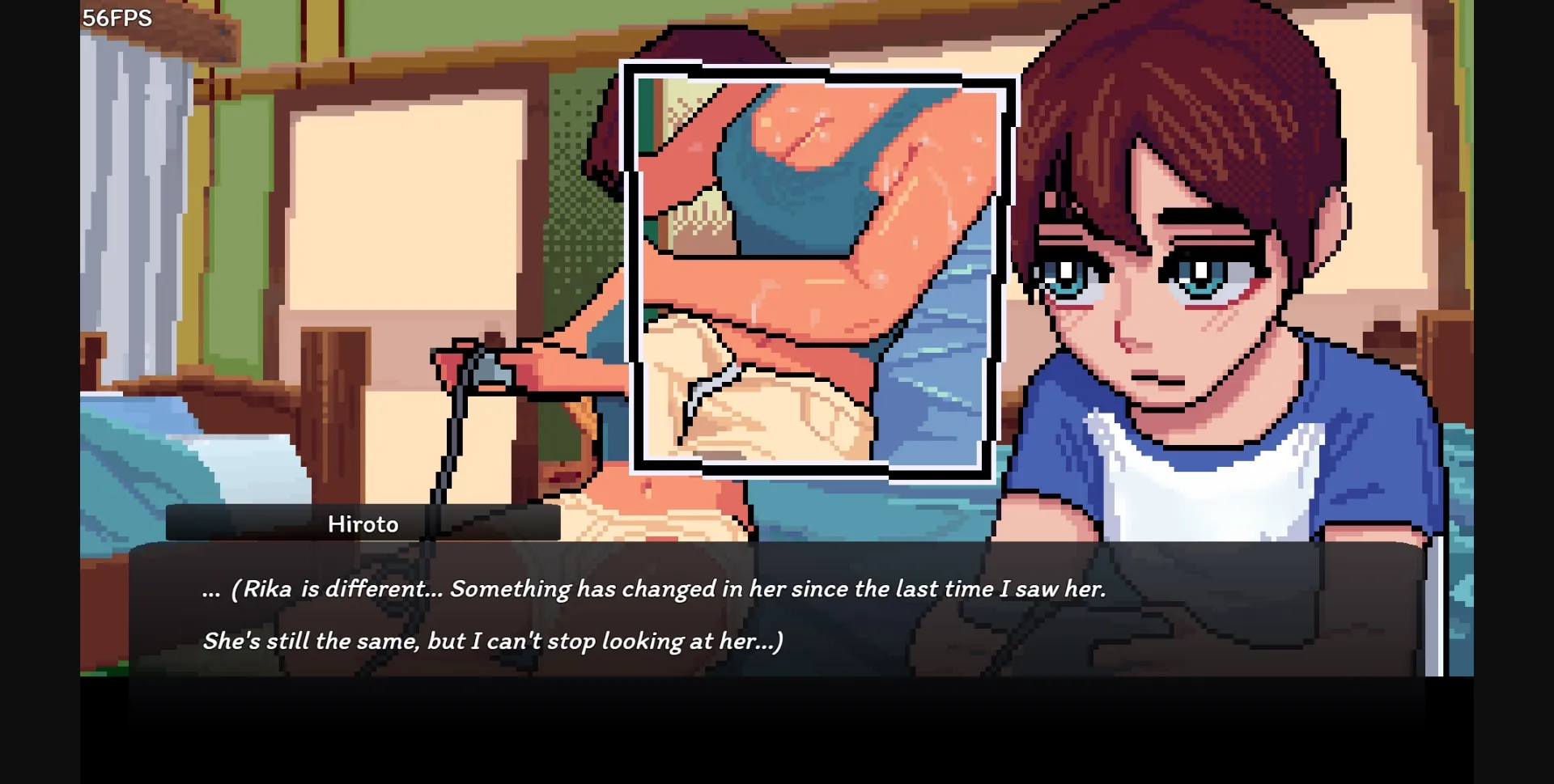Click the framed photo inset of Rika
1554x784 pixels.
click(x=817, y=267)
